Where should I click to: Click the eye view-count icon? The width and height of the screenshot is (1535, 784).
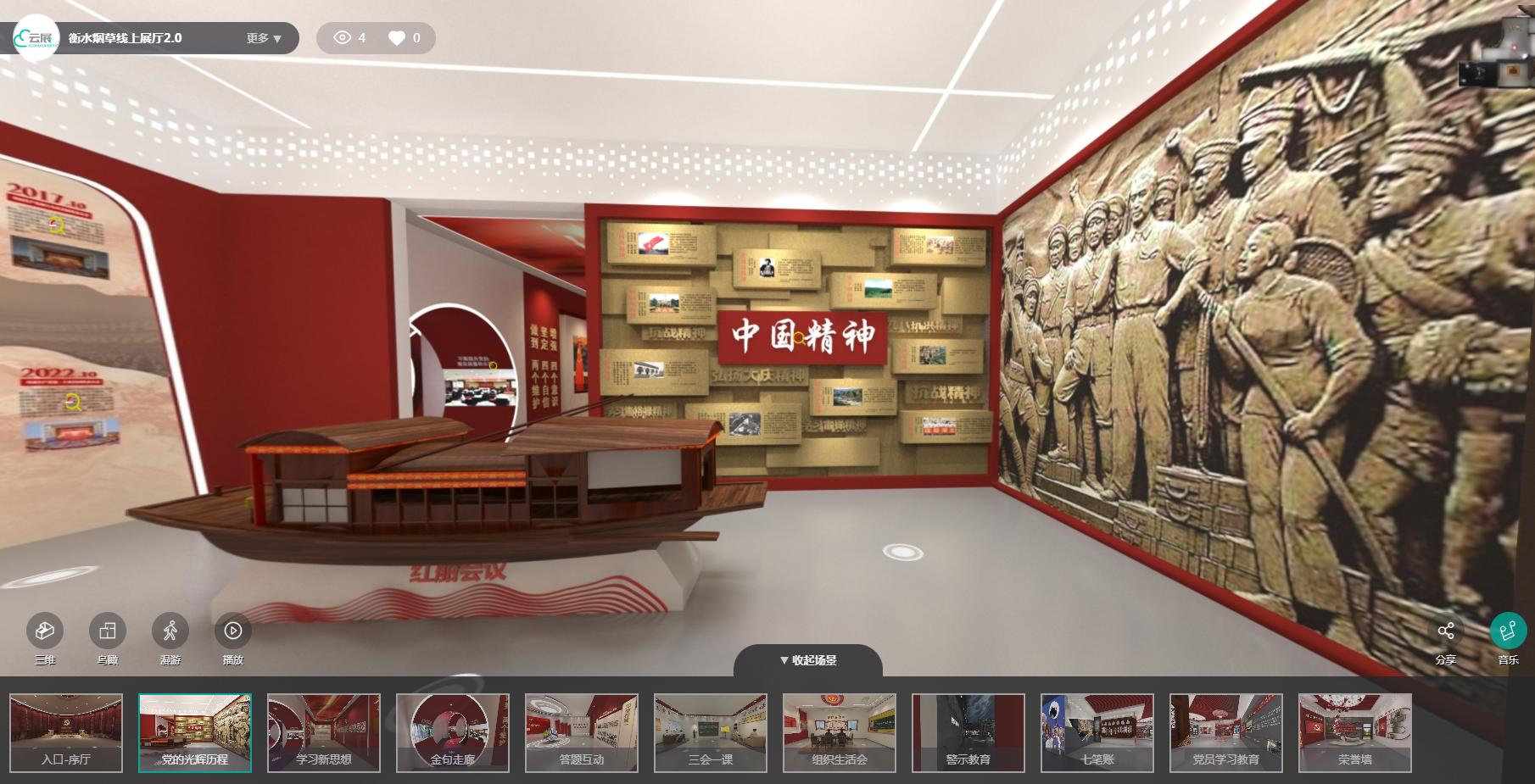(343, 37)
